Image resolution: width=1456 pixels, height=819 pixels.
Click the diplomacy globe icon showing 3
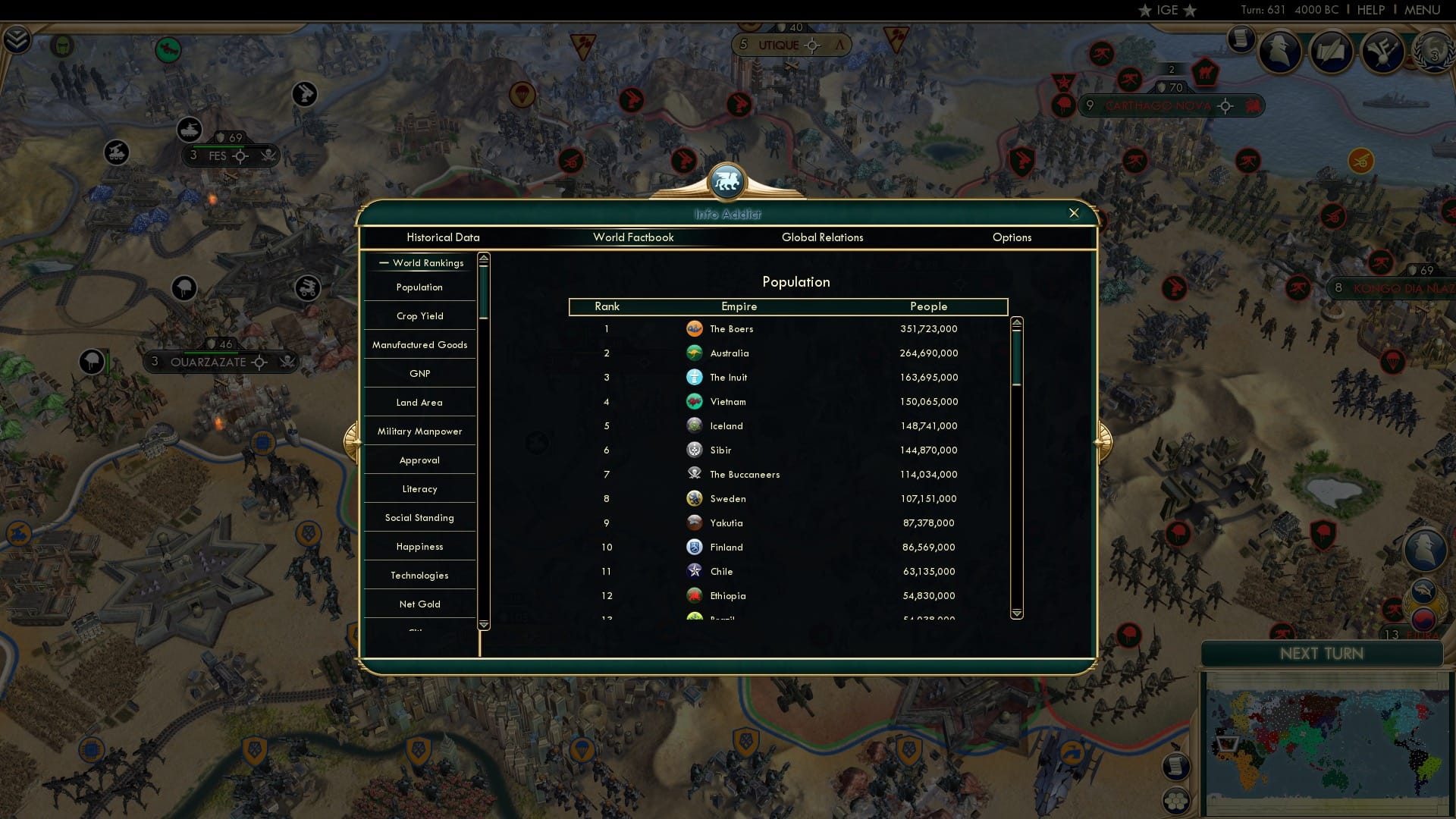(x=1432, y=53)
